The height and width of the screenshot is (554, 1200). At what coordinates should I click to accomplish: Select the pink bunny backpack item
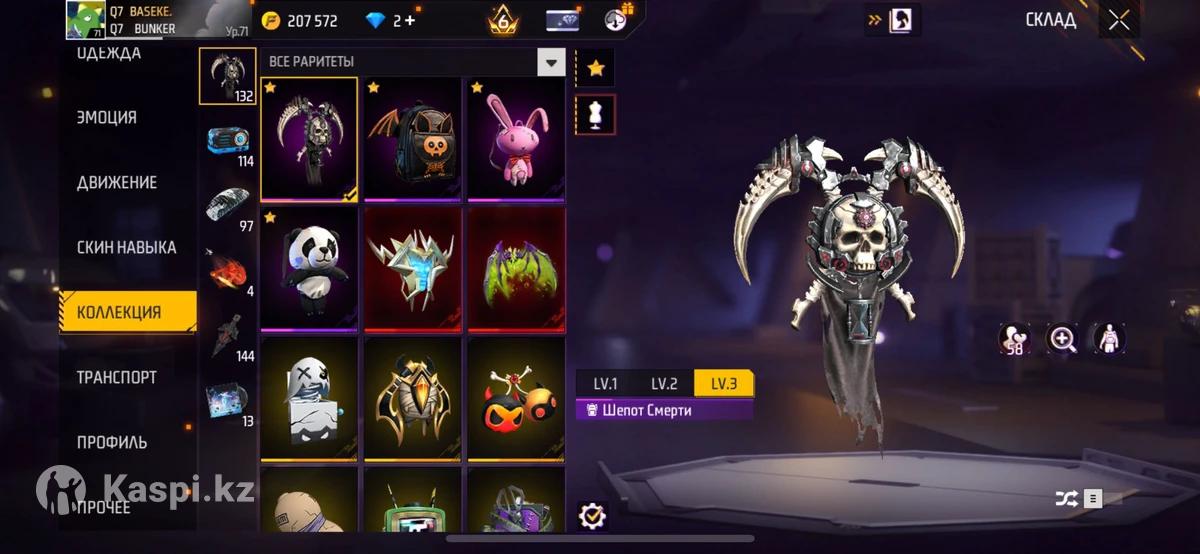pos(516,138)
